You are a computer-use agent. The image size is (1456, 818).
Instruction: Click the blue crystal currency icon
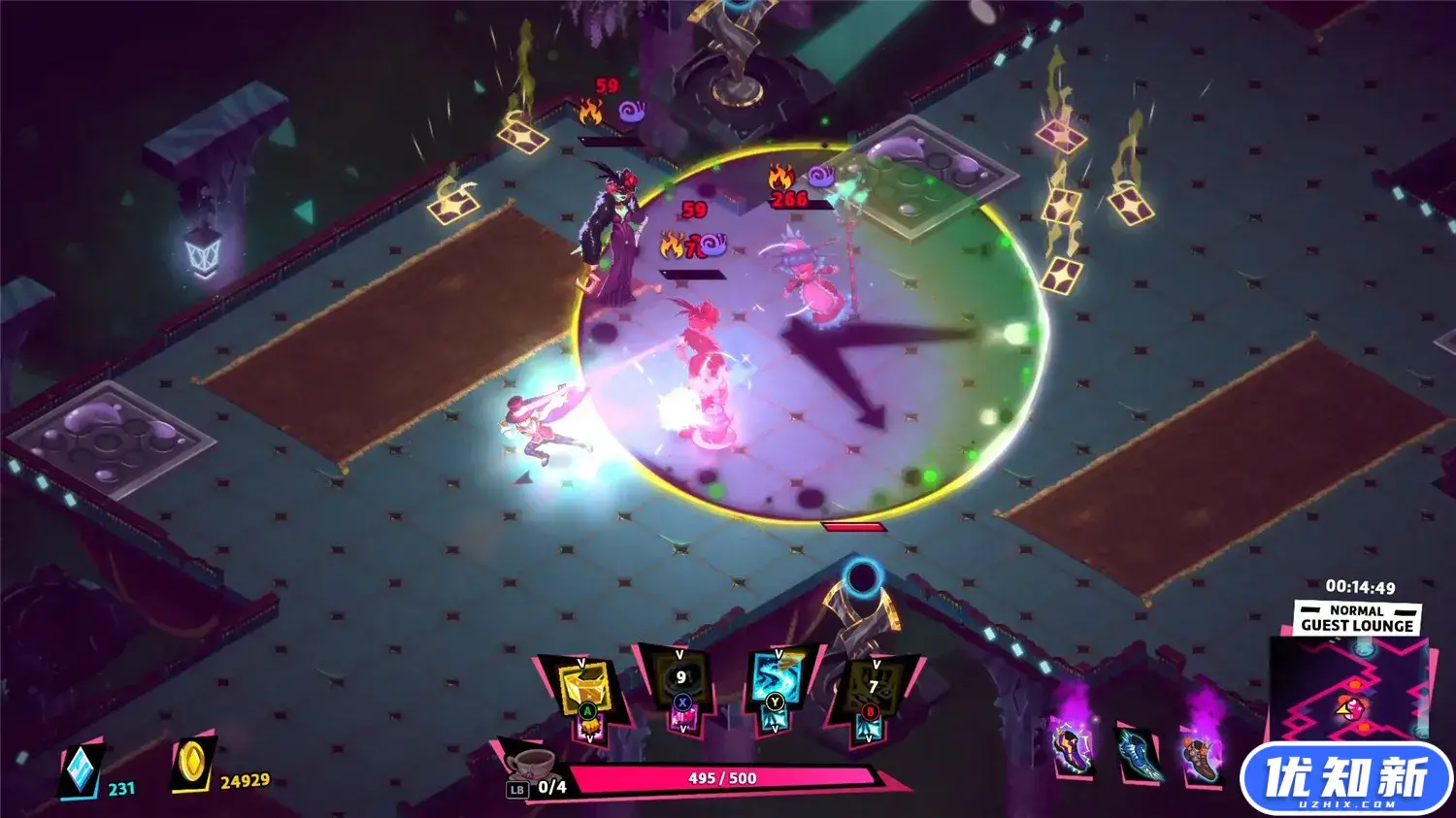(81, 772)
